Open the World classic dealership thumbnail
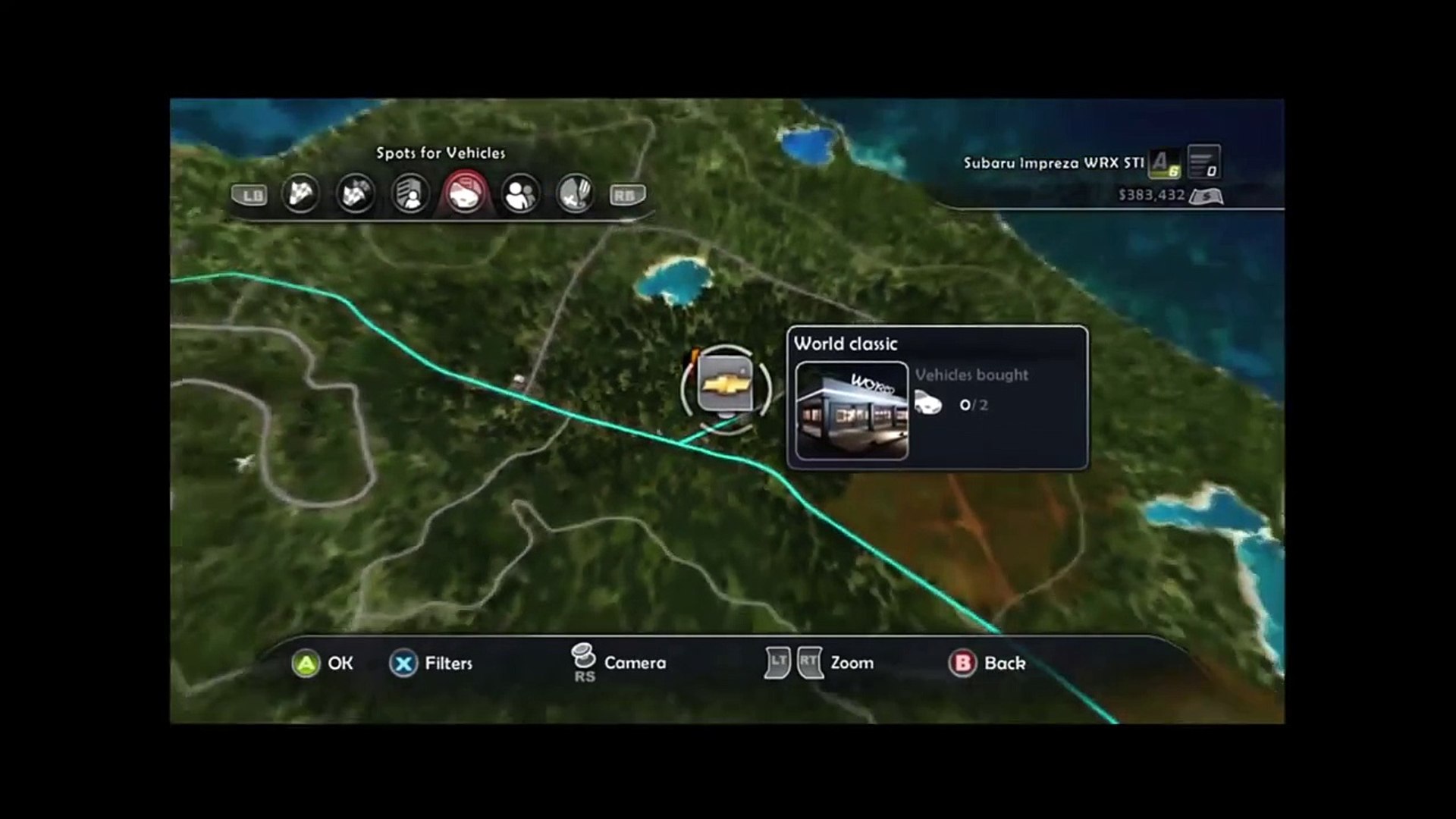The image size is (1456, 819). tap(852, 410)
